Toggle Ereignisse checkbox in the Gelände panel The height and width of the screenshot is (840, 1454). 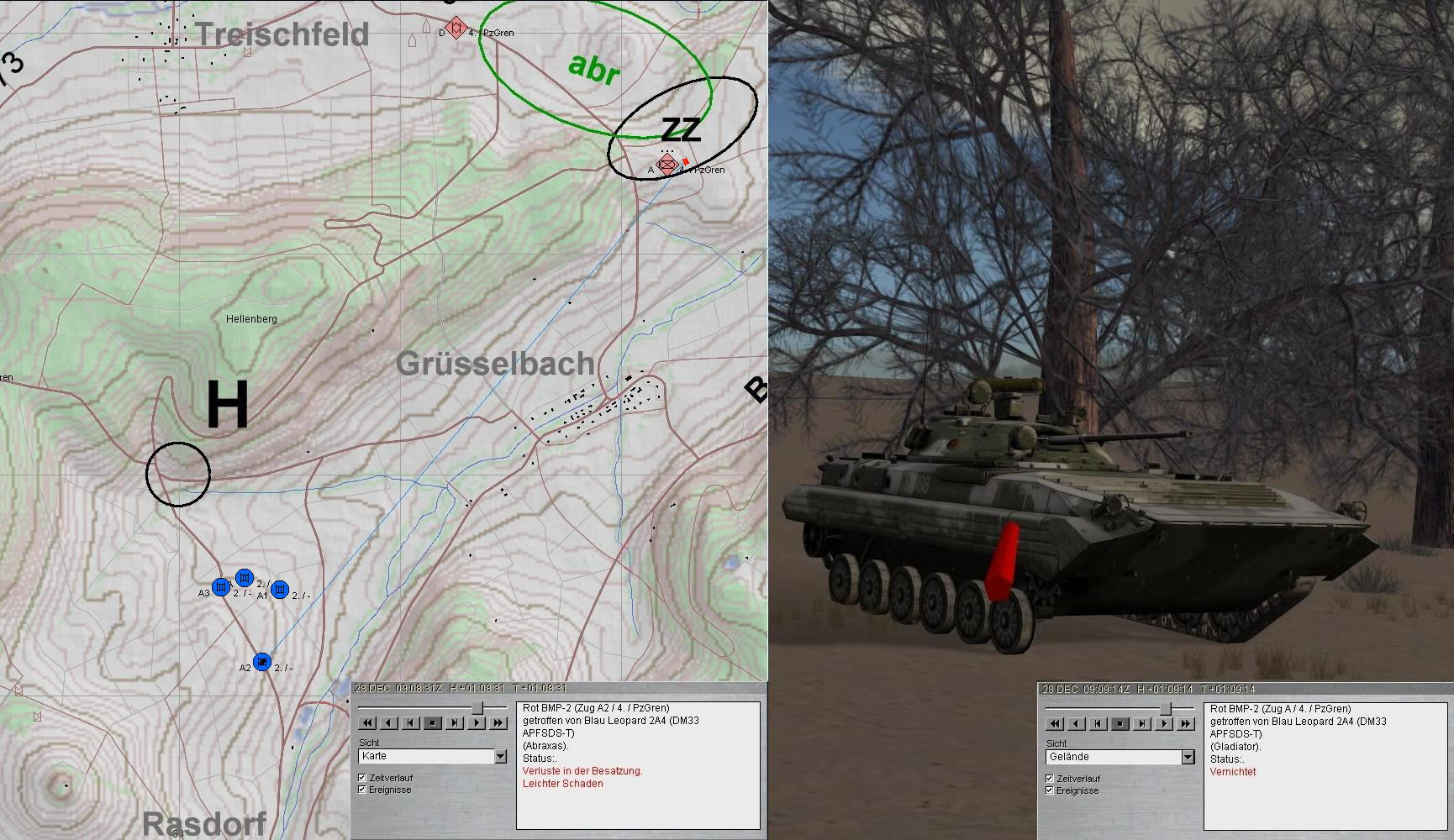point(1050,790)
